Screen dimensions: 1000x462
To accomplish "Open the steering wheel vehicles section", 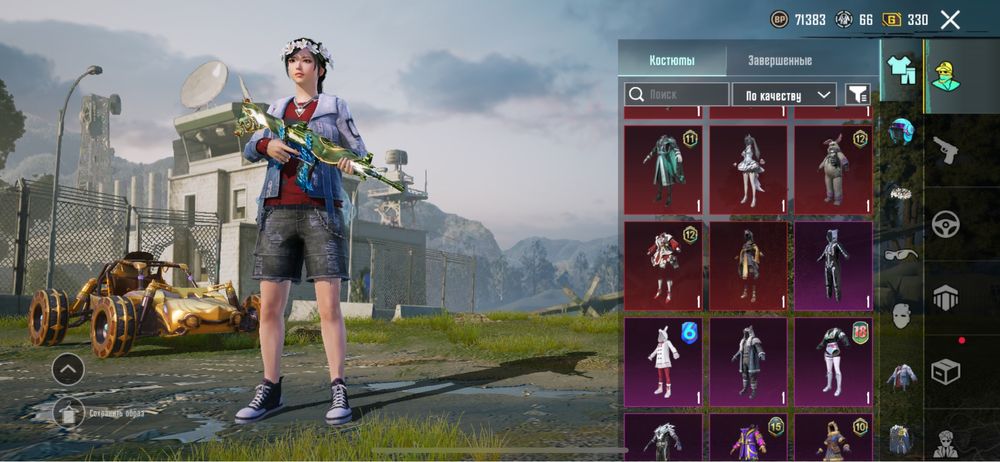I will (945, 223).
